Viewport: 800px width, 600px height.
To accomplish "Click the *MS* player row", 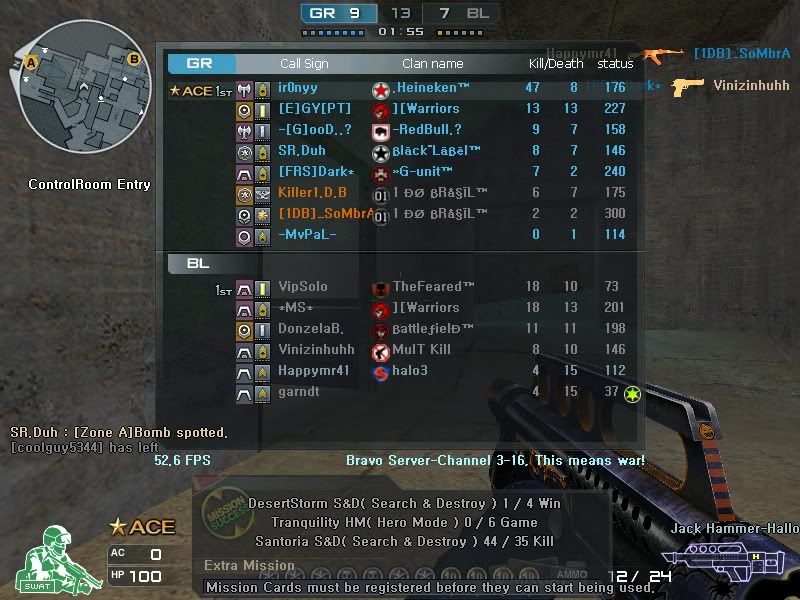I will click(x=400, y=308).
